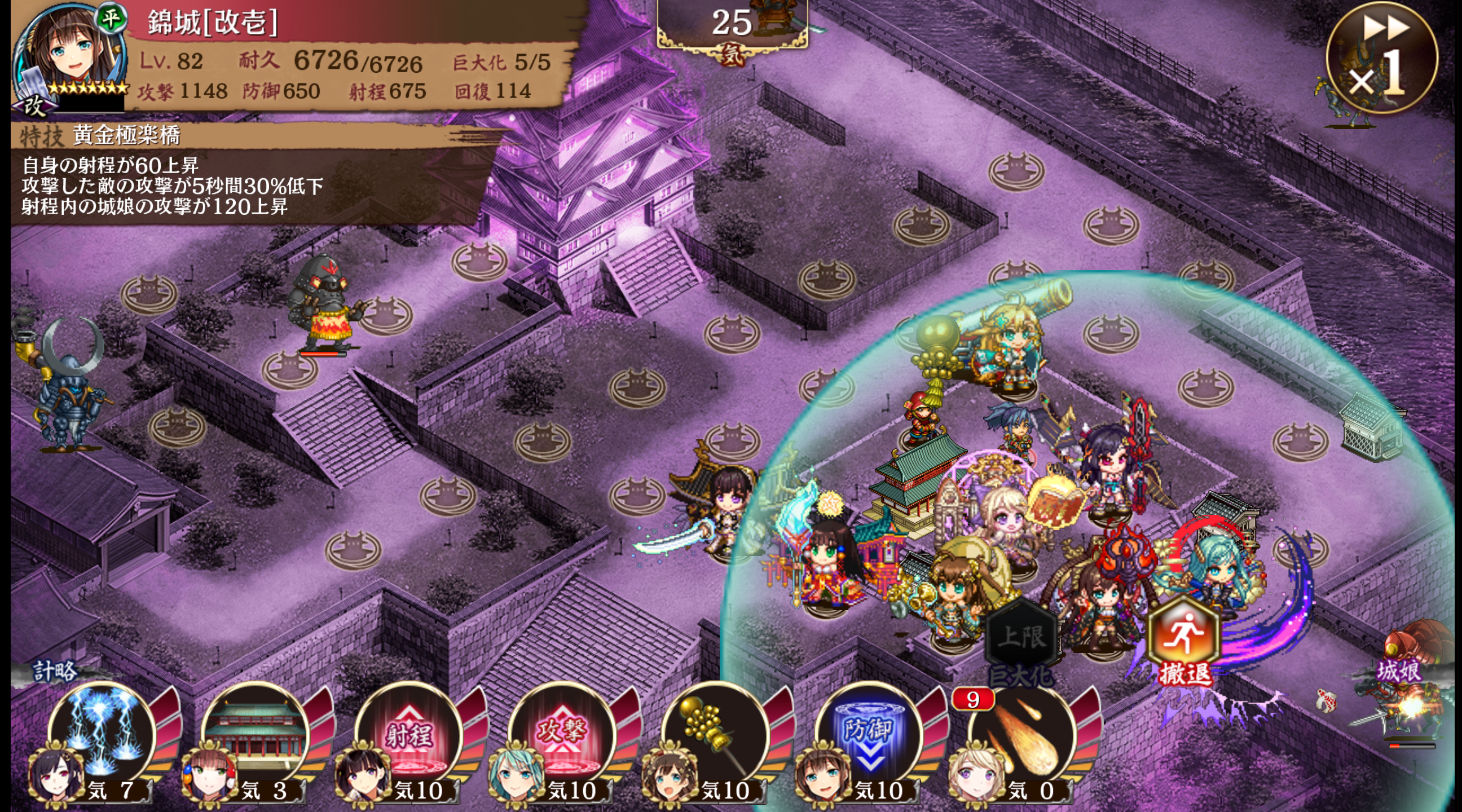Open the 計略 stratagem tab
The image size is (1462, 812).
click(x=55, y=670)
